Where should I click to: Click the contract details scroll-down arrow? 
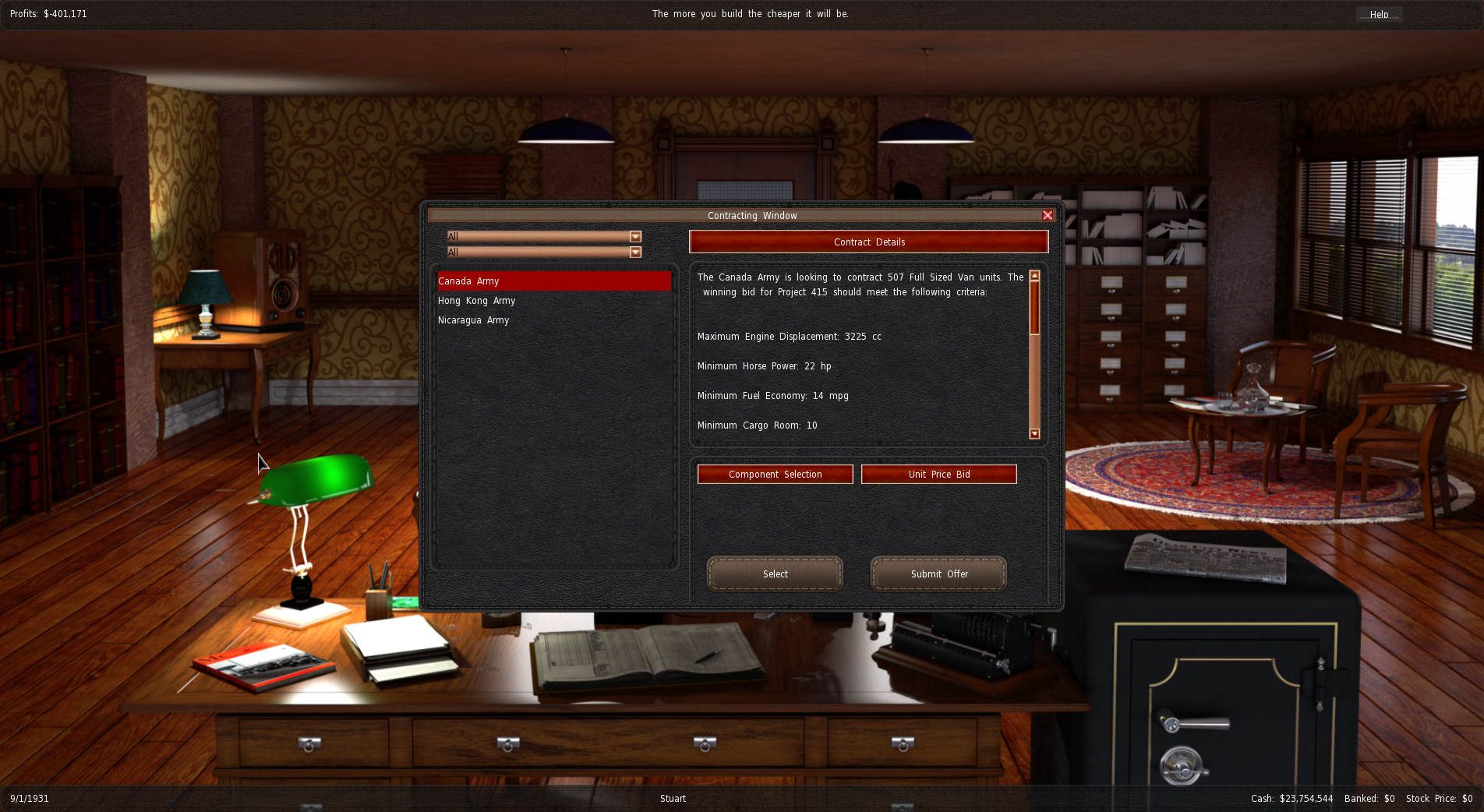pos(1034,434)
